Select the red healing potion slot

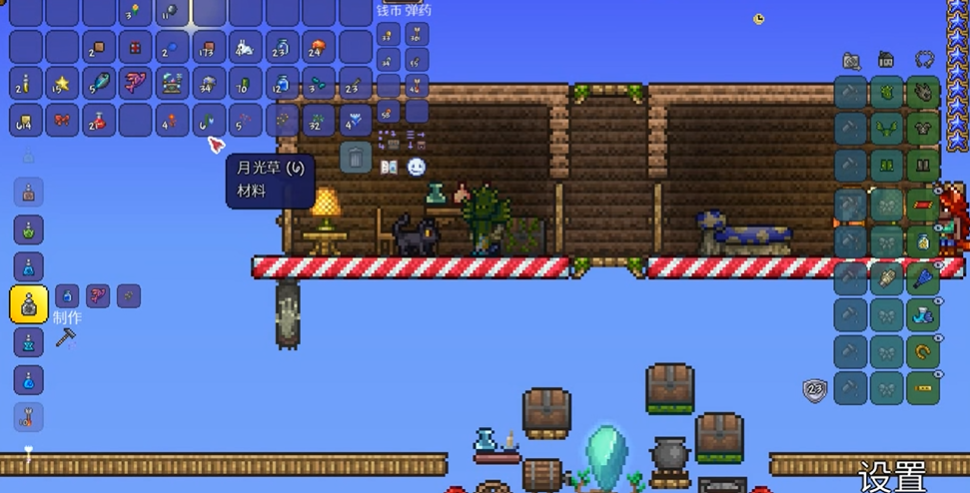(100, 121)
